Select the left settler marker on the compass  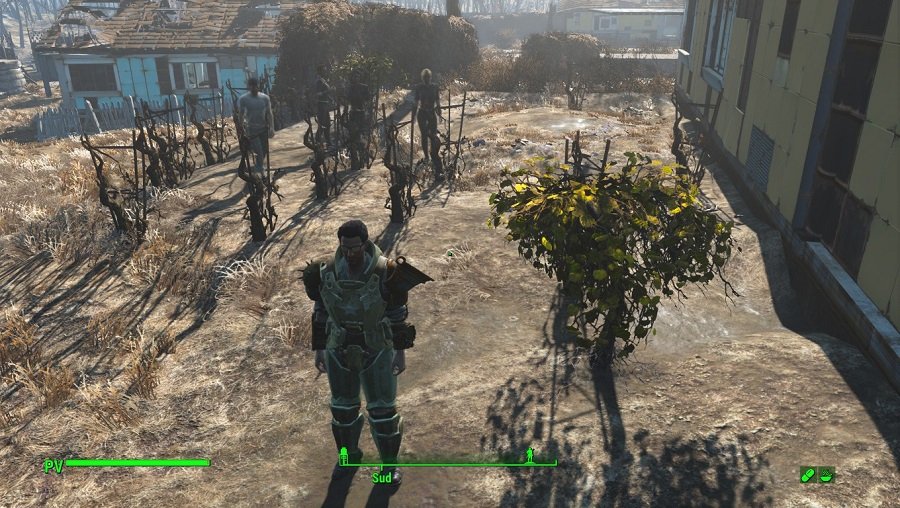[x=344, y=456]
